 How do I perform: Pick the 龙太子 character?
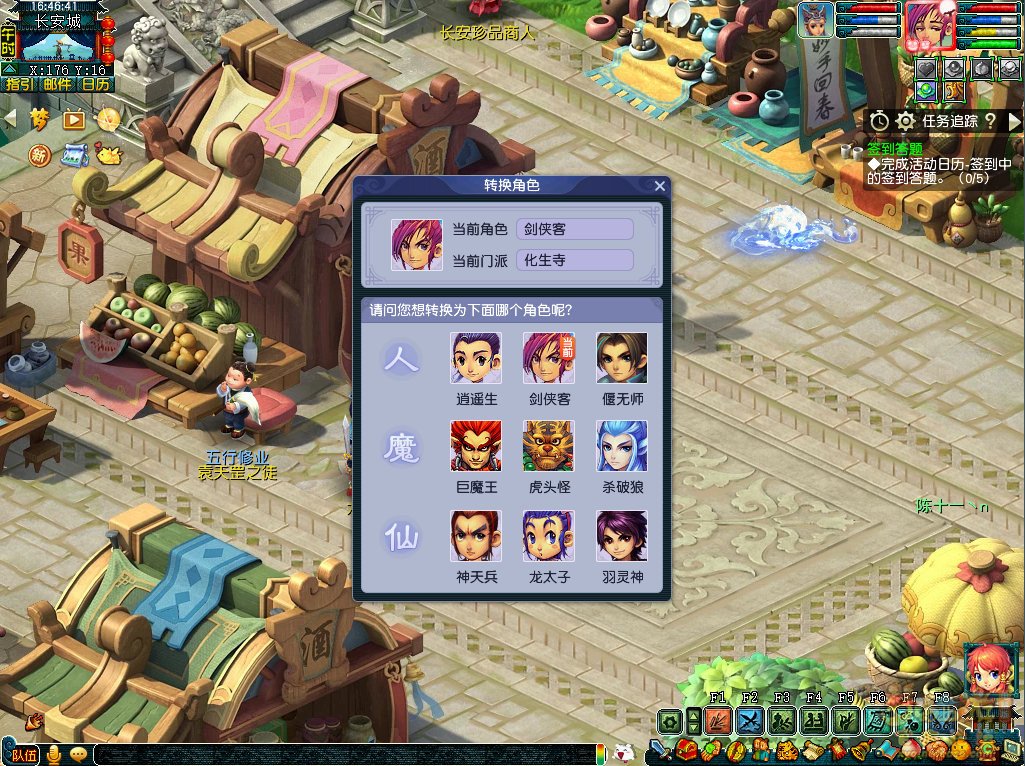(548, 536)
